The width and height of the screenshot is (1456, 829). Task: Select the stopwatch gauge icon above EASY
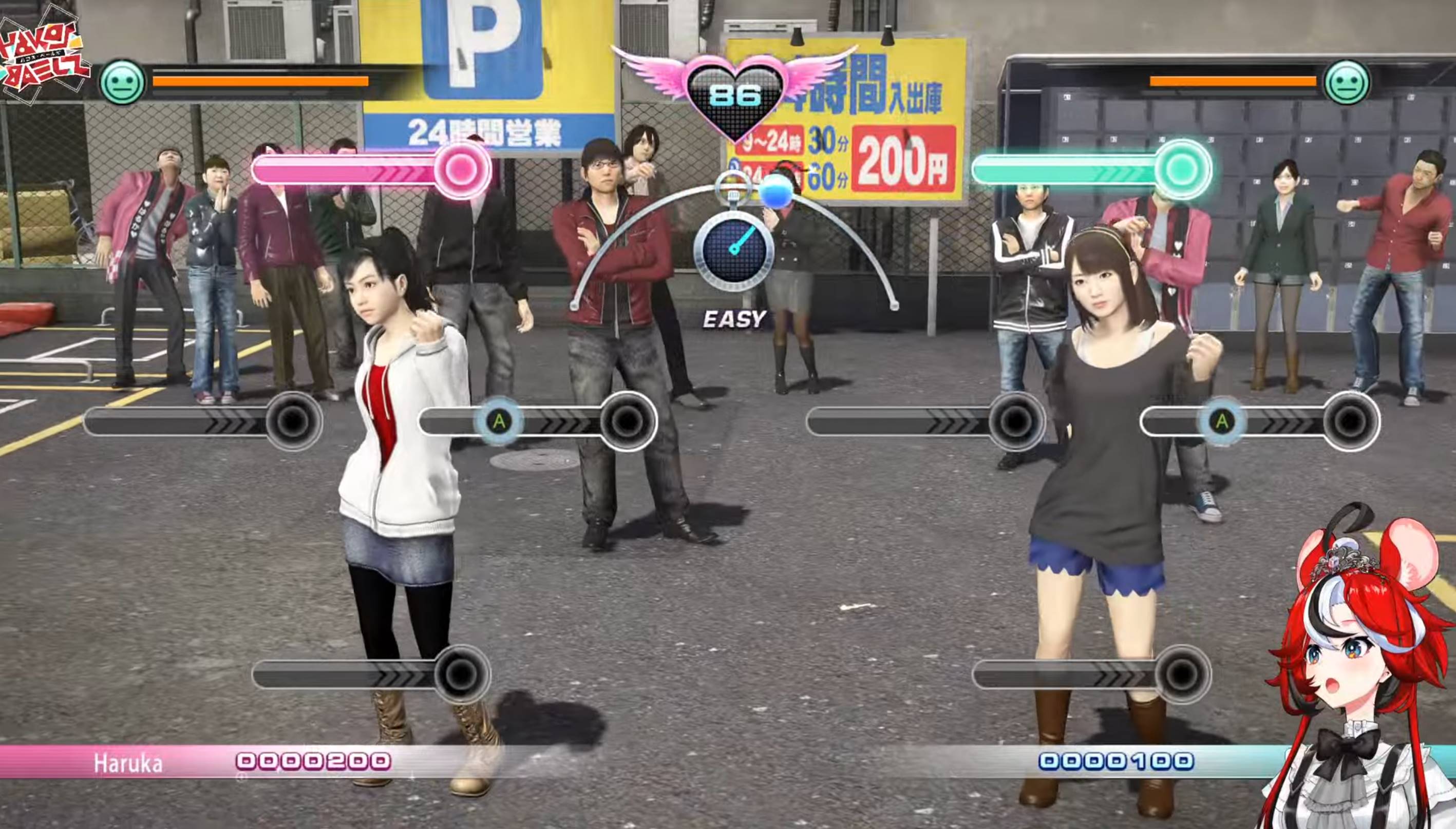(734, 248)
